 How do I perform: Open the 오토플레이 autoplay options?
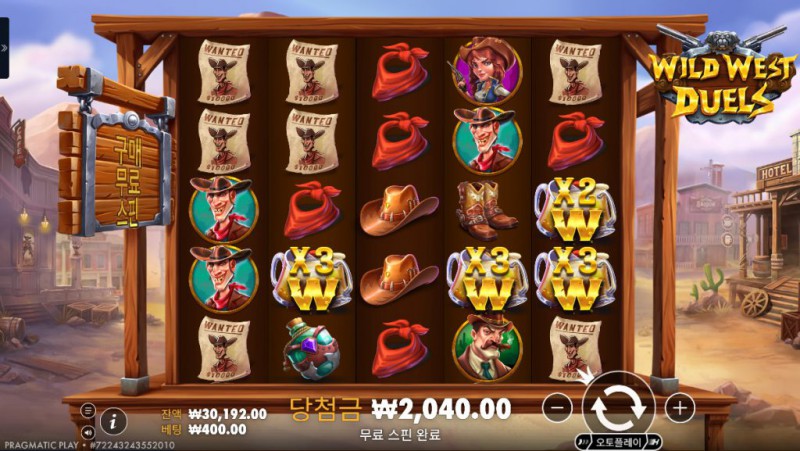(x=620, y=441)
